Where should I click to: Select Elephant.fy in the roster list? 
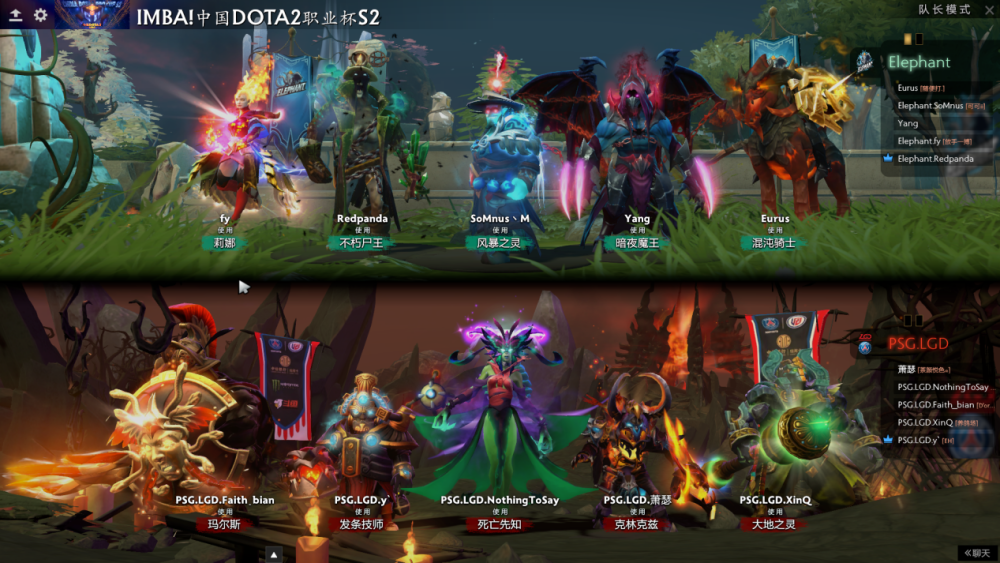point(920,141)
